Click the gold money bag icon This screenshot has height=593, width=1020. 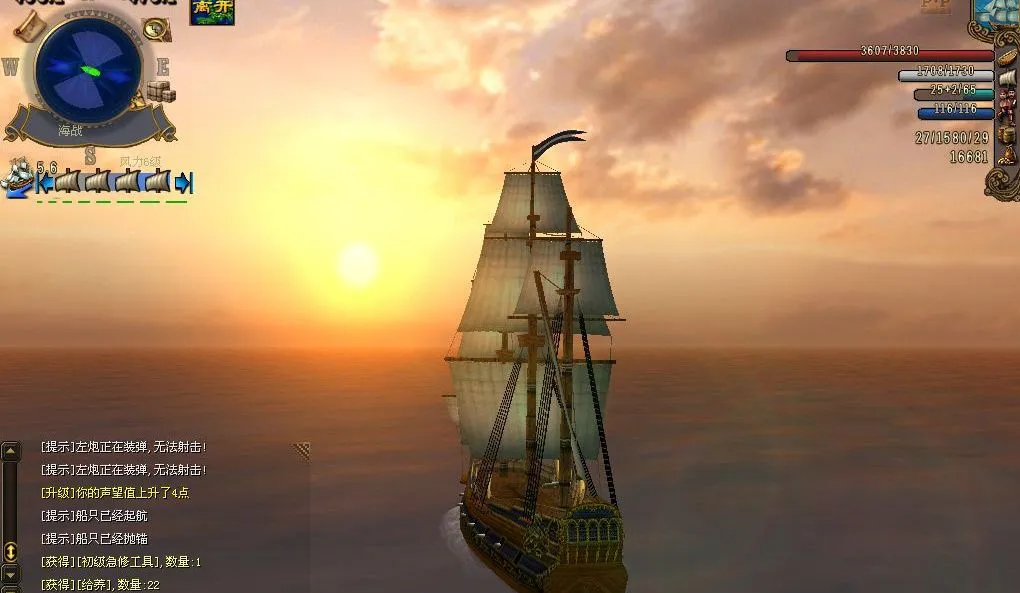tap(1006, 156)
